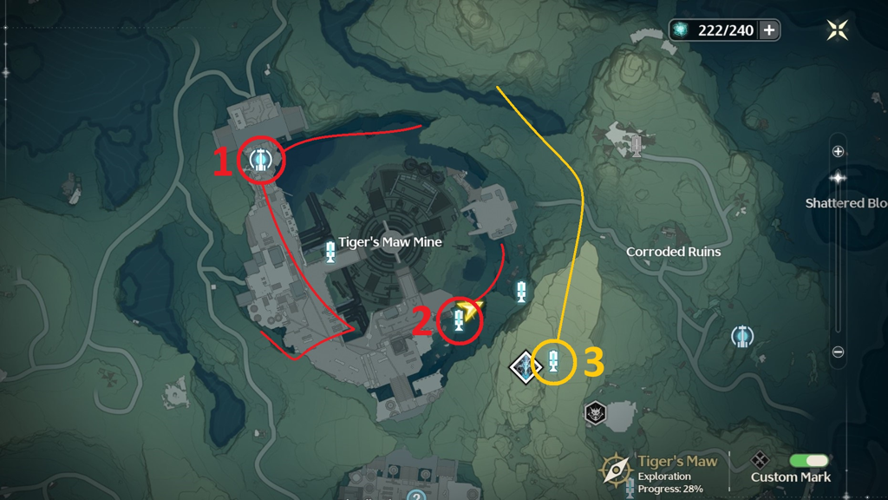
Task: Select the Resonance Nexus below Corroded Ruins
Action: pyautogui.click(x=742, y=336)
